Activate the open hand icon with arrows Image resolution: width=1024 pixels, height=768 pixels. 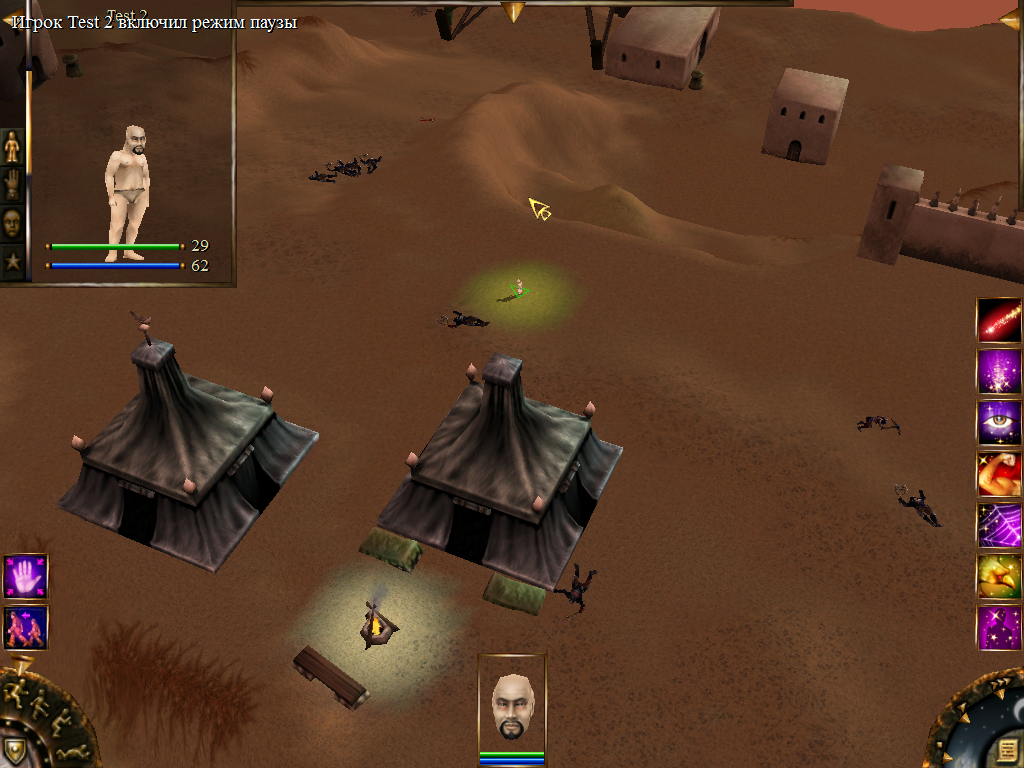pos(25,577)
